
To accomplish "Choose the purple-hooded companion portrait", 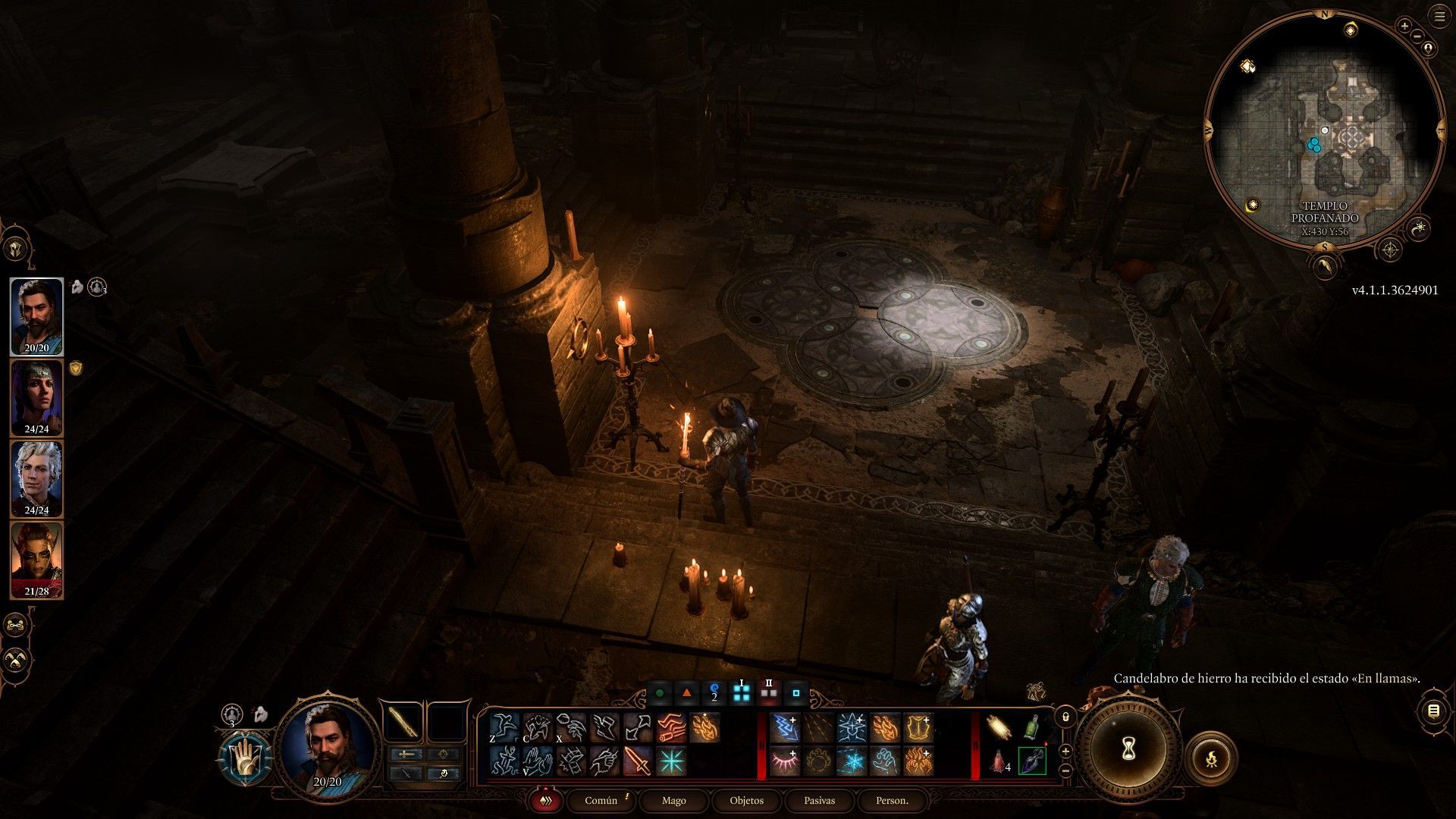I will [x=36, y=398].
